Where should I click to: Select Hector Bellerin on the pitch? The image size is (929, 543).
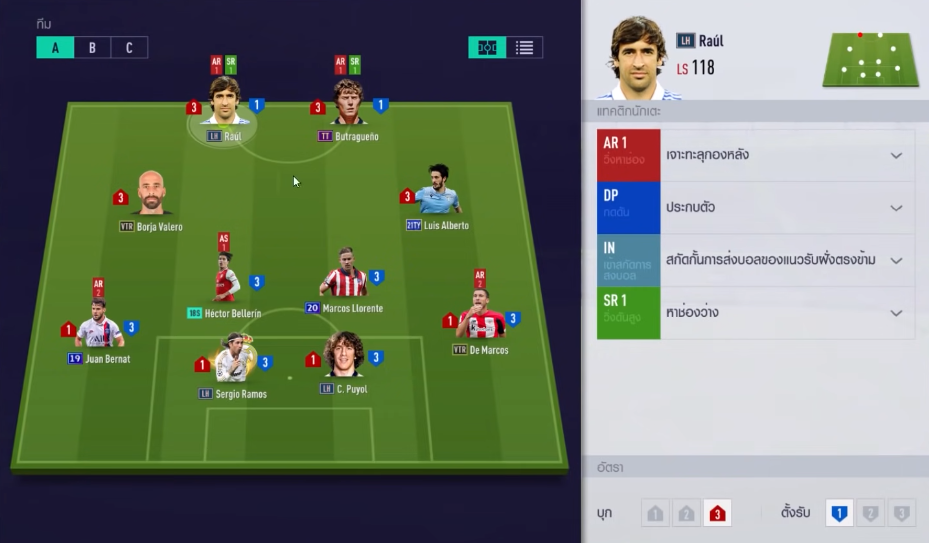click(226, 280)
